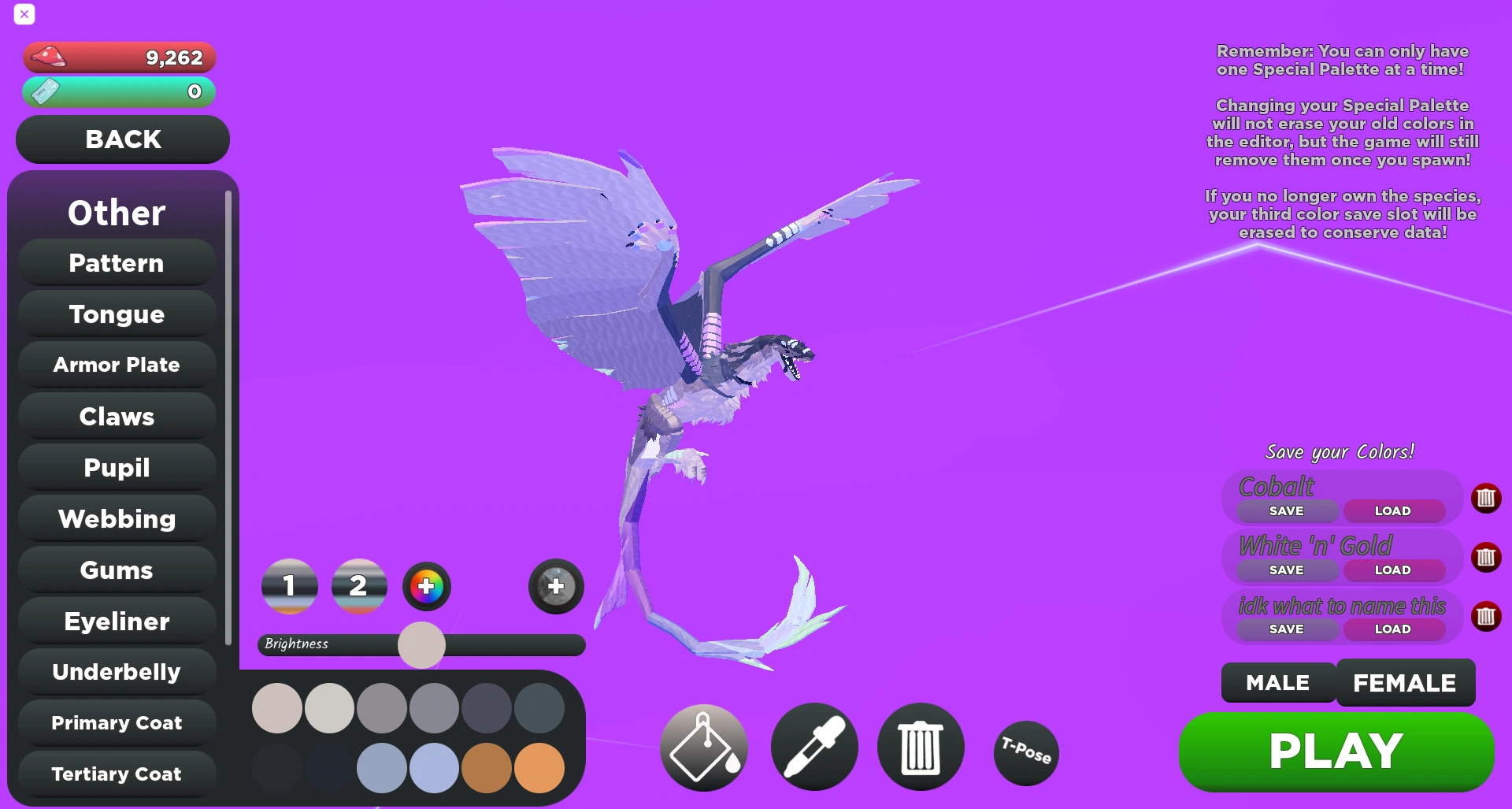Open the trash tool to clear colors

(x=920, y=746)
